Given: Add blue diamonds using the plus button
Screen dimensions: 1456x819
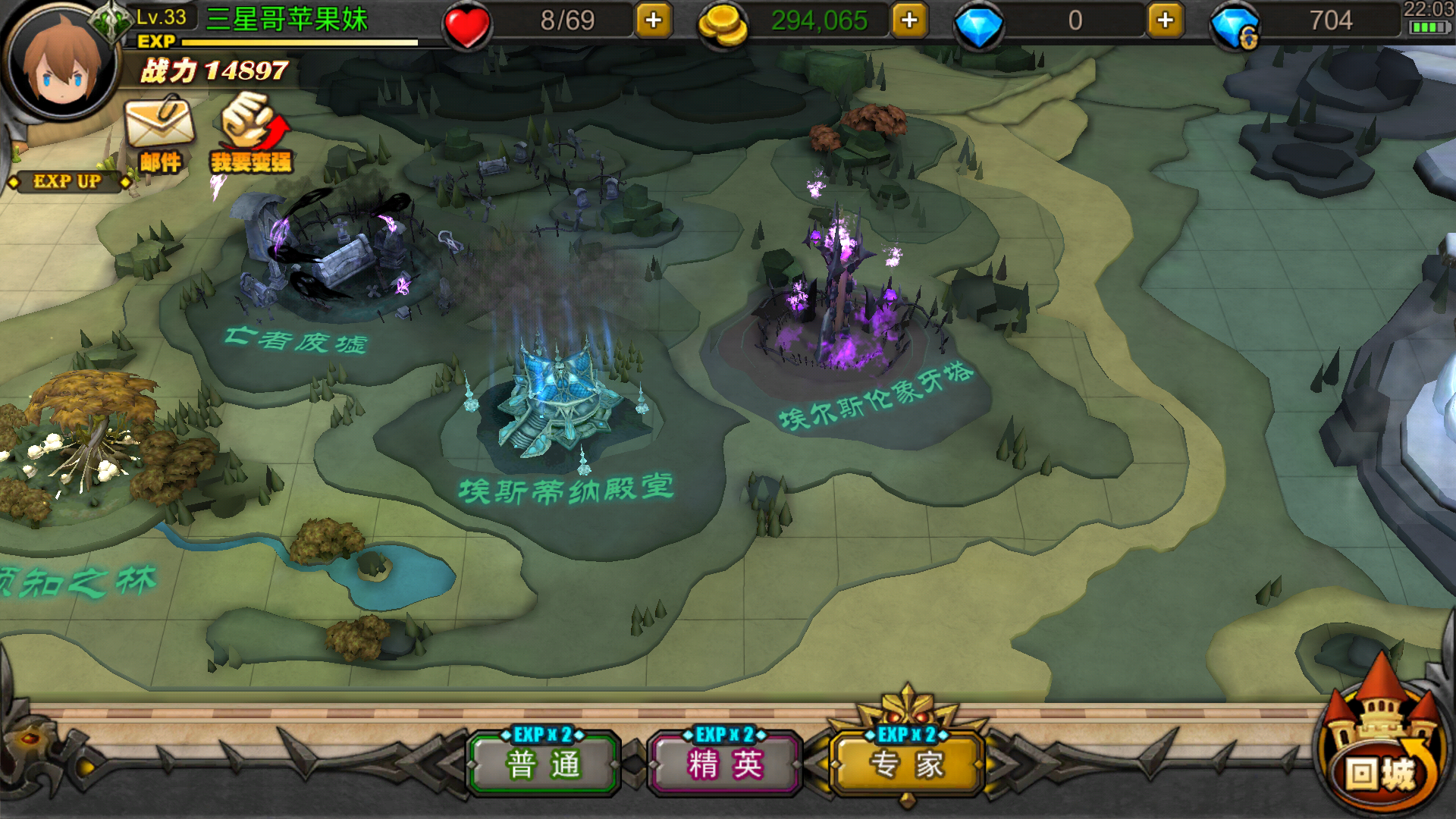Looking at the screenshot, I should [x=1166, y=20].
